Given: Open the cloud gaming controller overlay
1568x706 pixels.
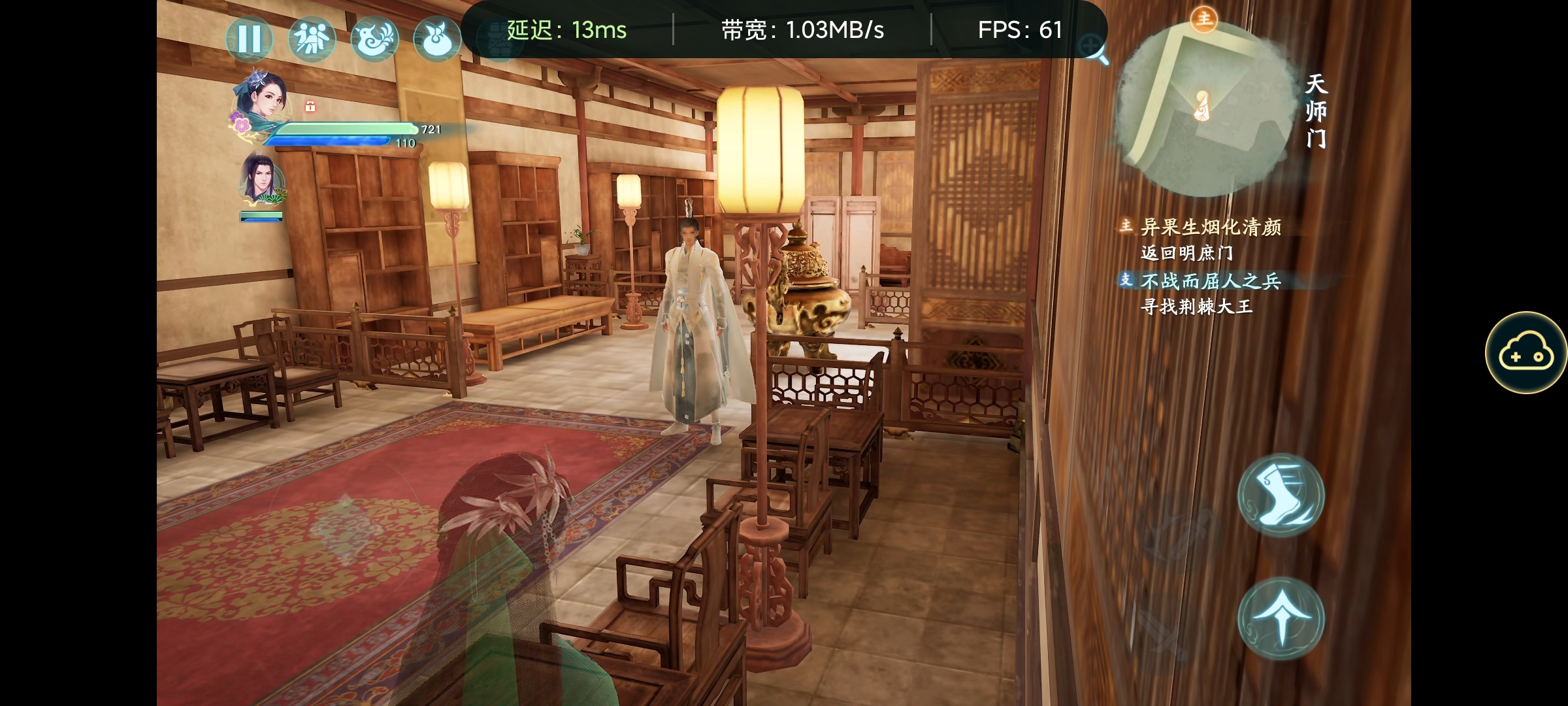Looking at the screenshot, I should 1526,353.
